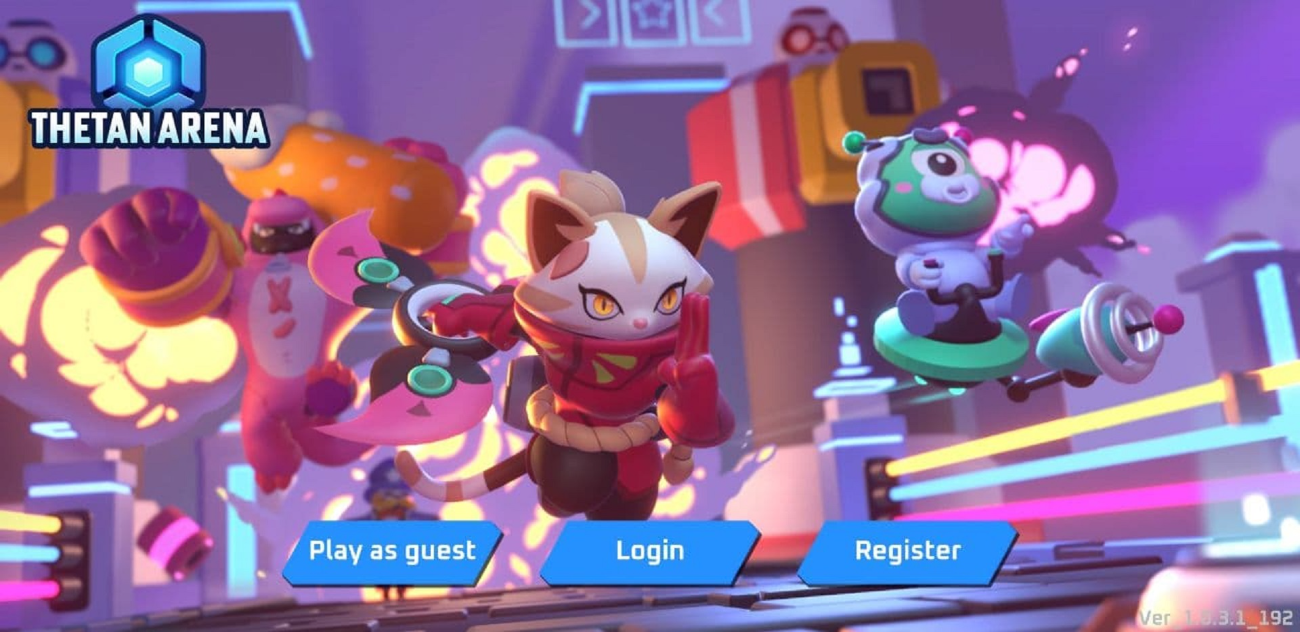Choose Play as guest
1300x632 pixels.
coord(392,551)
